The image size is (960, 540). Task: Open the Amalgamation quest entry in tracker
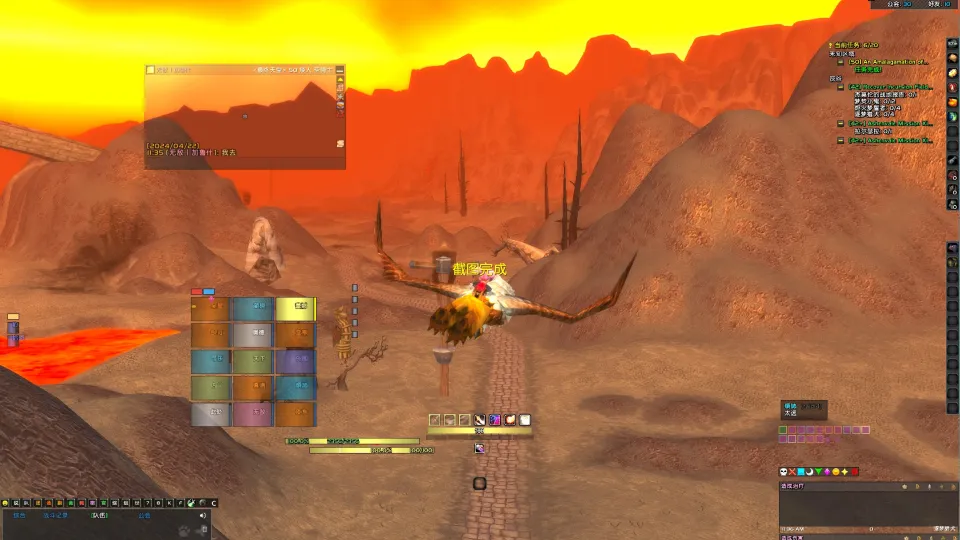pyautogui.click(x=889, y=62)
